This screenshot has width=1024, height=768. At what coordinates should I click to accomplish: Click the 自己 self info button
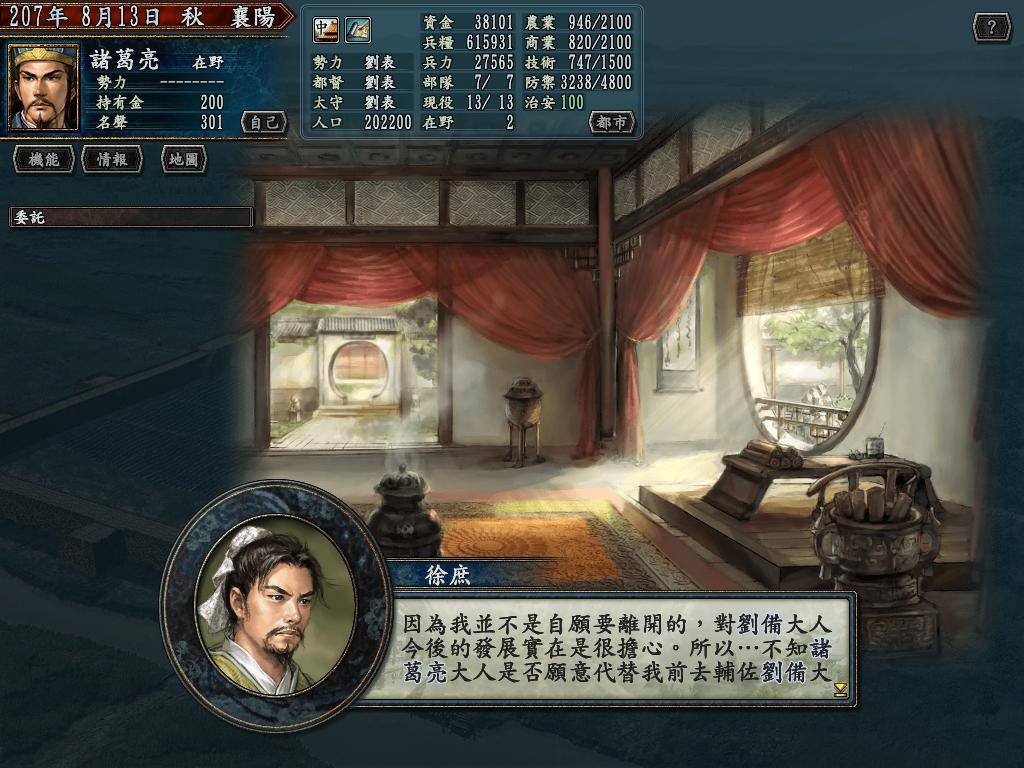(x=264, y=123)
